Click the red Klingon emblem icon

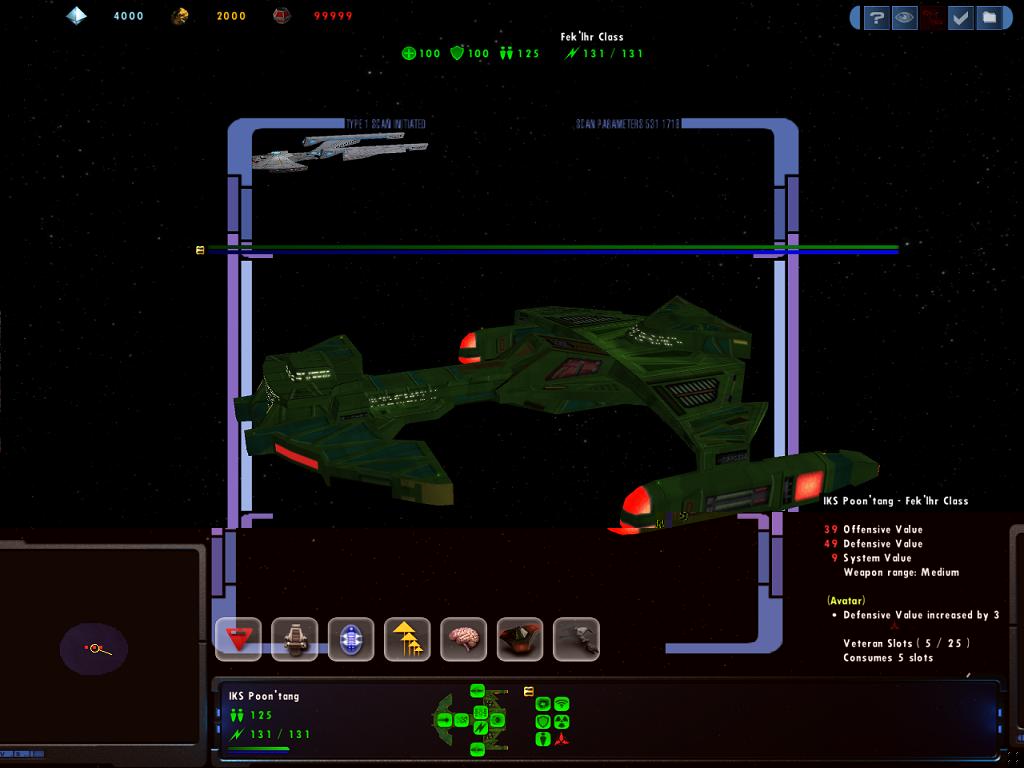click(x=561, y=739)
